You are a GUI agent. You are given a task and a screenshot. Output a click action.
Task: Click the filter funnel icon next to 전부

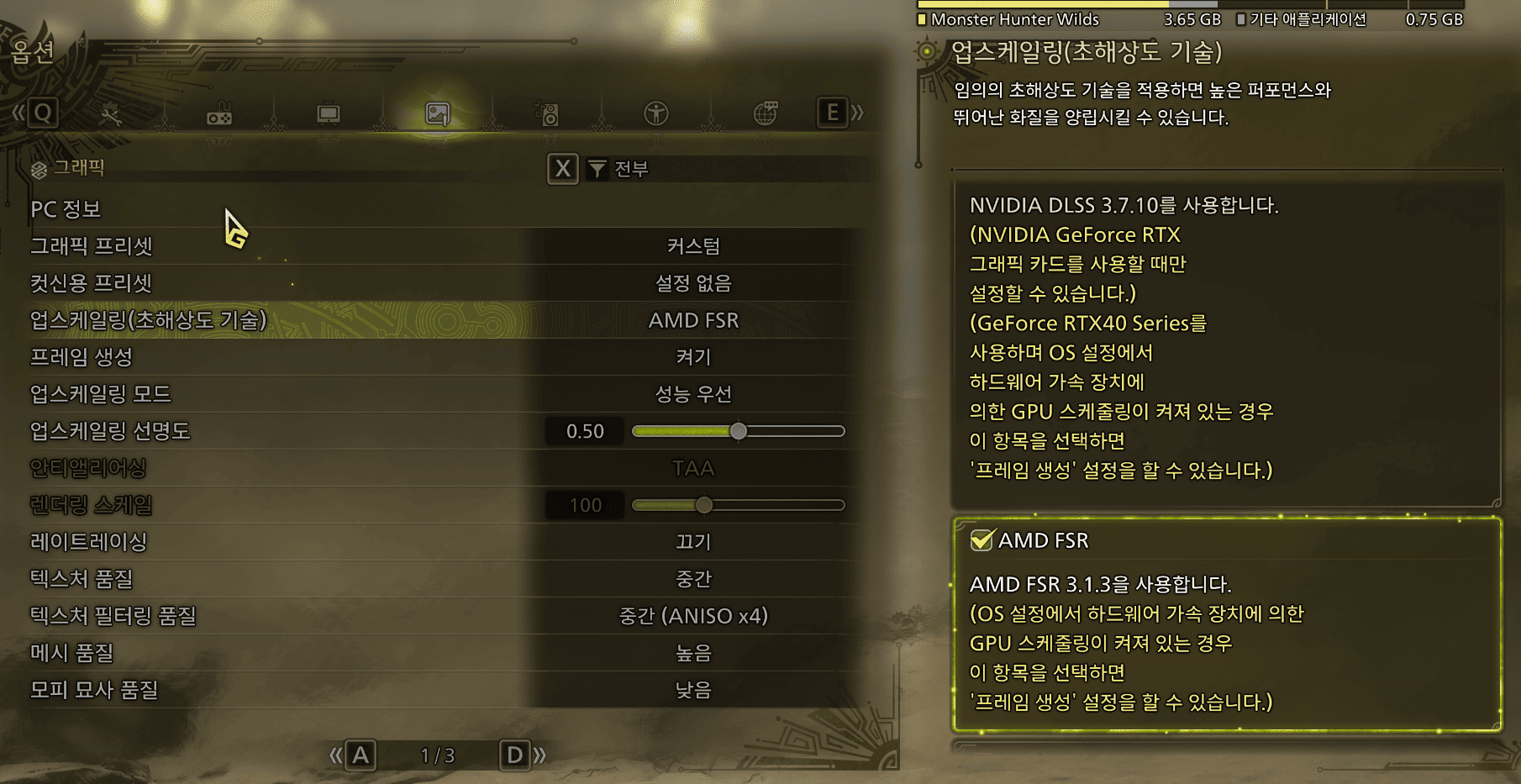point(598,169)
